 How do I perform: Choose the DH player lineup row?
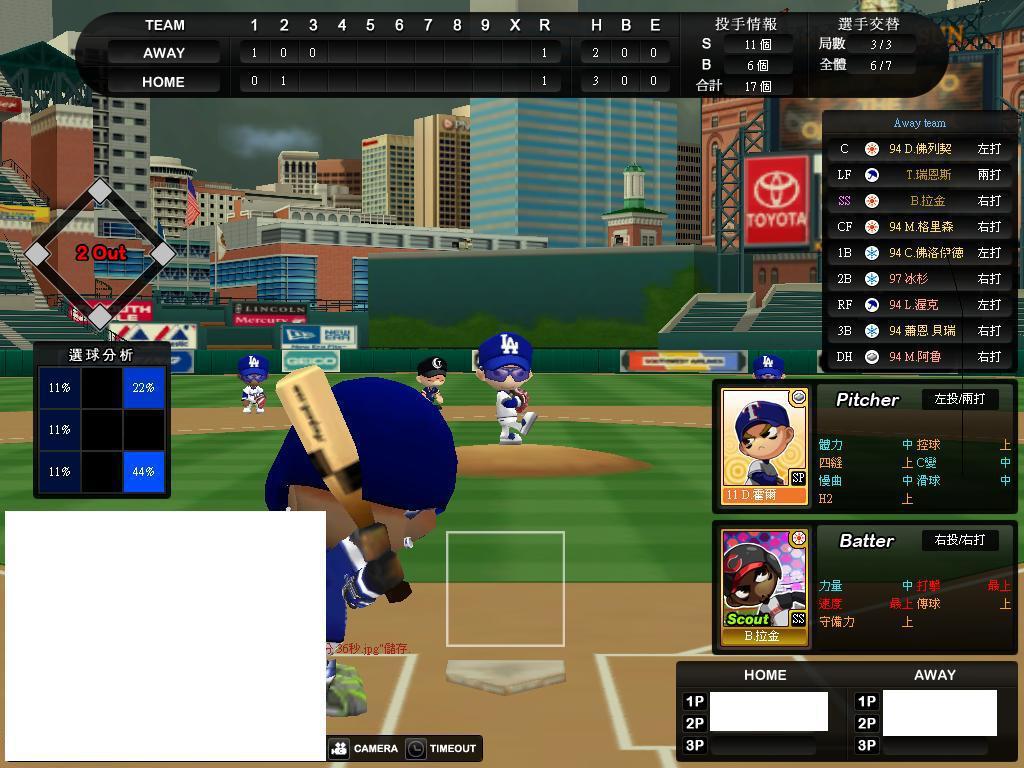[x=919, y=357]
